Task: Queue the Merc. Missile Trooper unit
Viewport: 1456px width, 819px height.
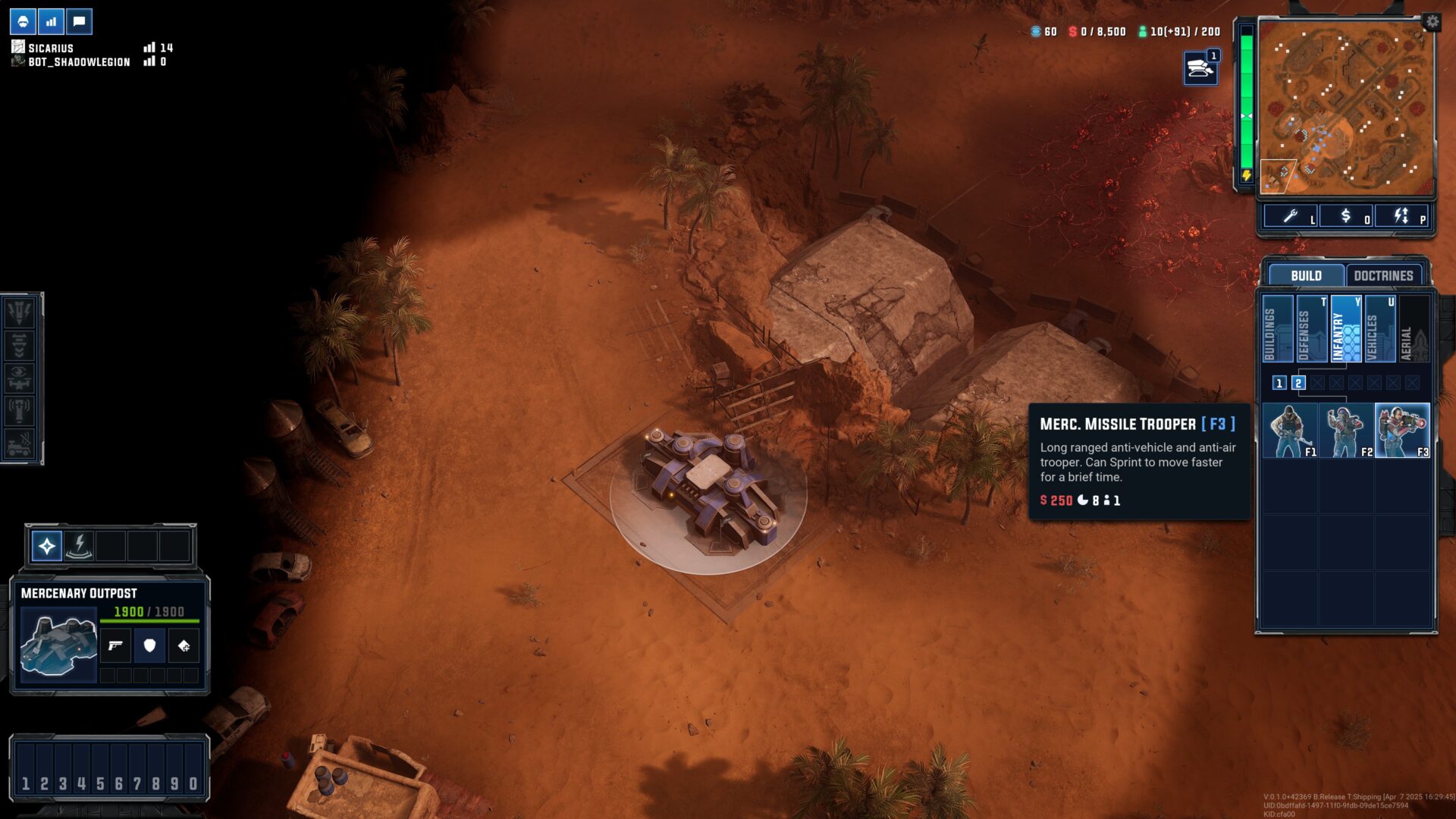Action: coord(1402,430)
